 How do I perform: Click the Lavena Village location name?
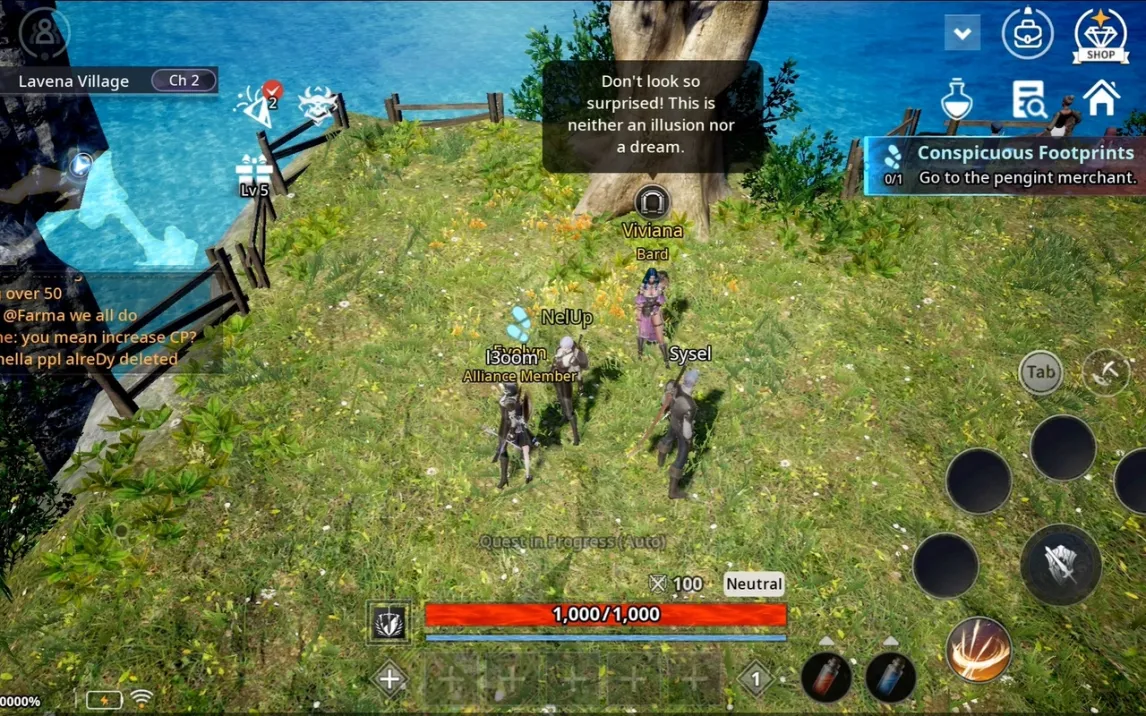74,81
